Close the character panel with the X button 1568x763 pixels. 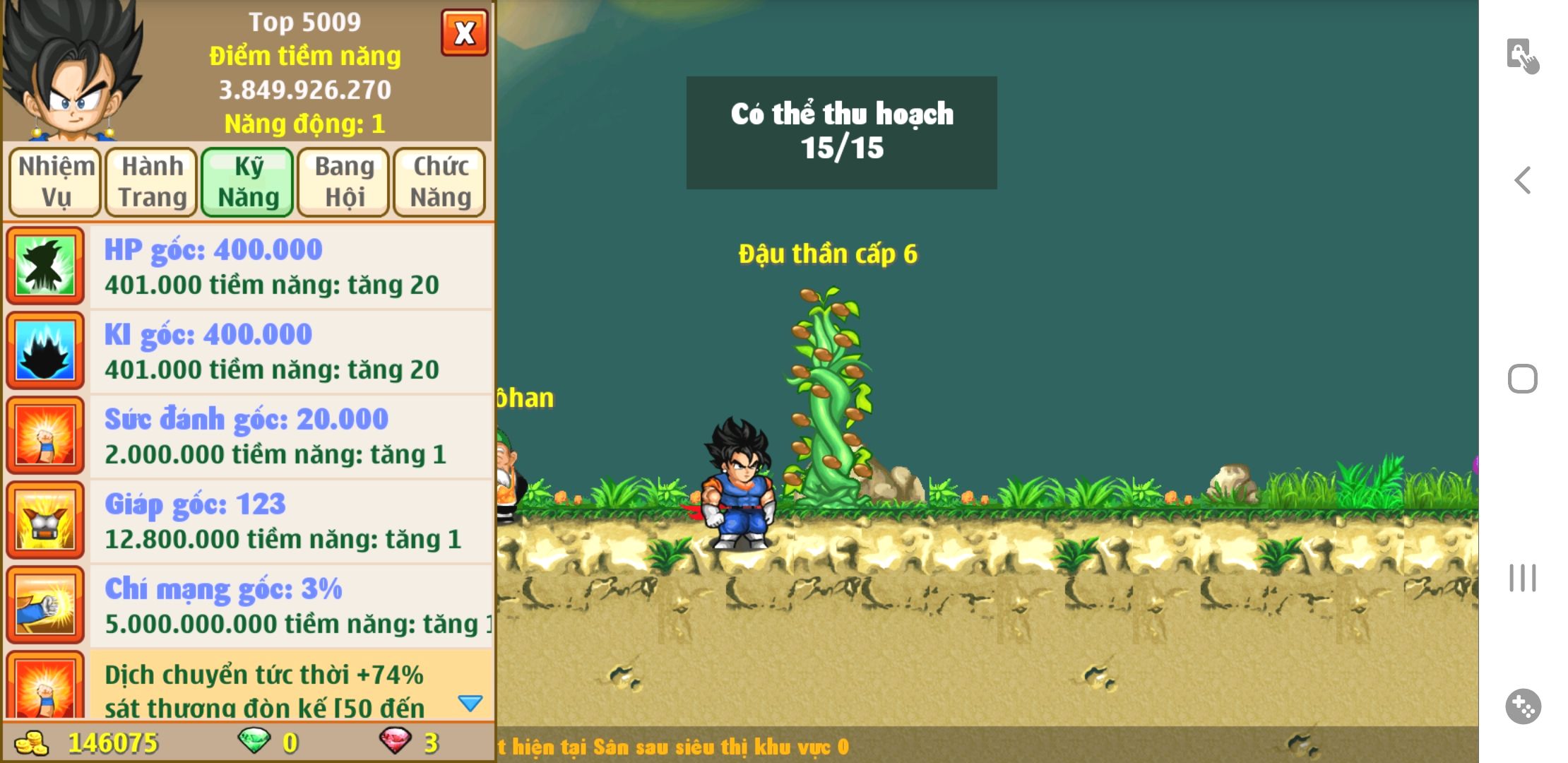[464, 32]
